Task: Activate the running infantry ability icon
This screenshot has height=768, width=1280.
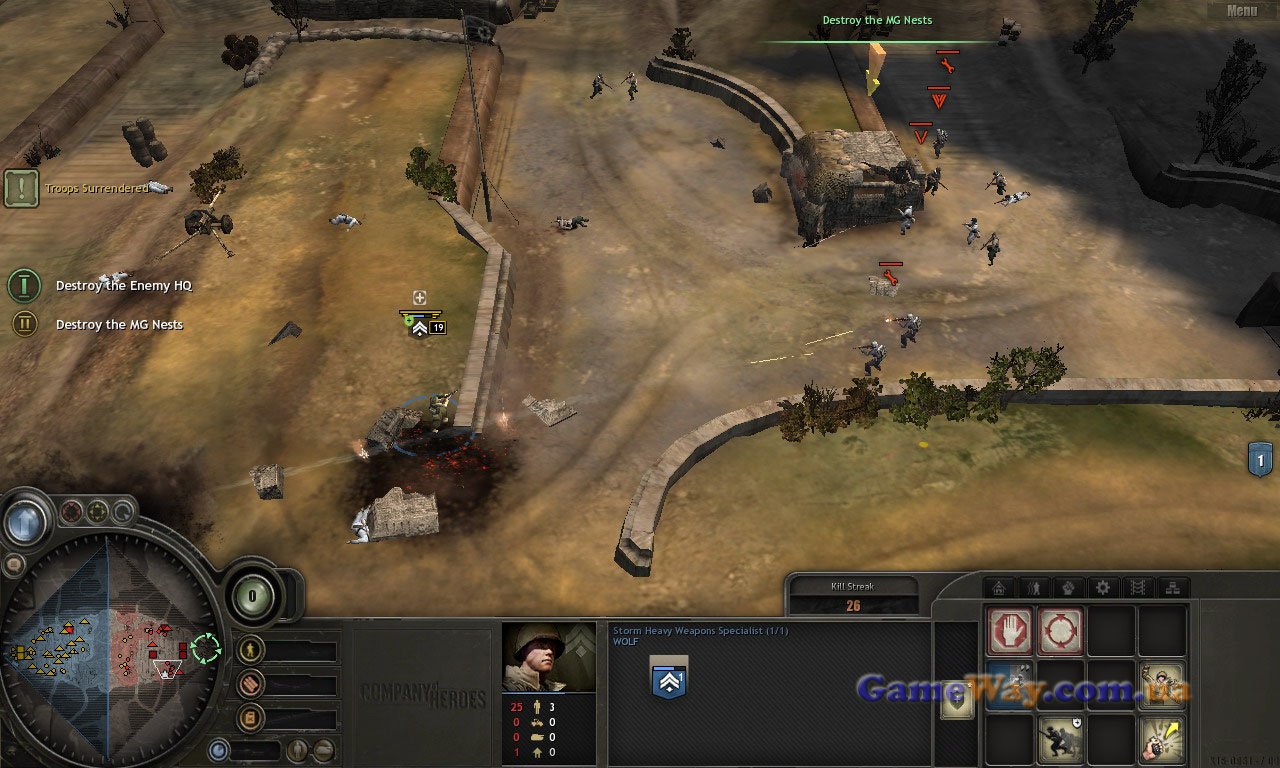Action: click(1060, 739)
